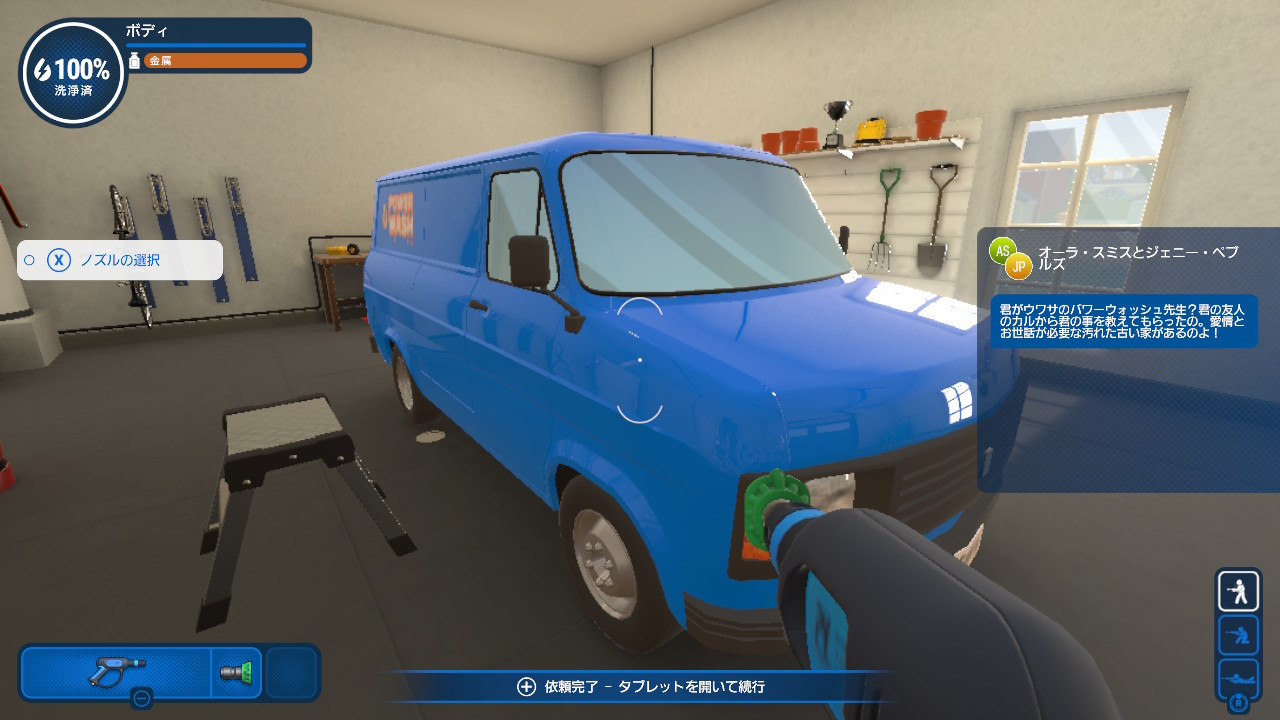This screenshot has height=720, width=1280.
Task: Click the 100% 洗浄済 progress circle
Action: click(73, 74)
